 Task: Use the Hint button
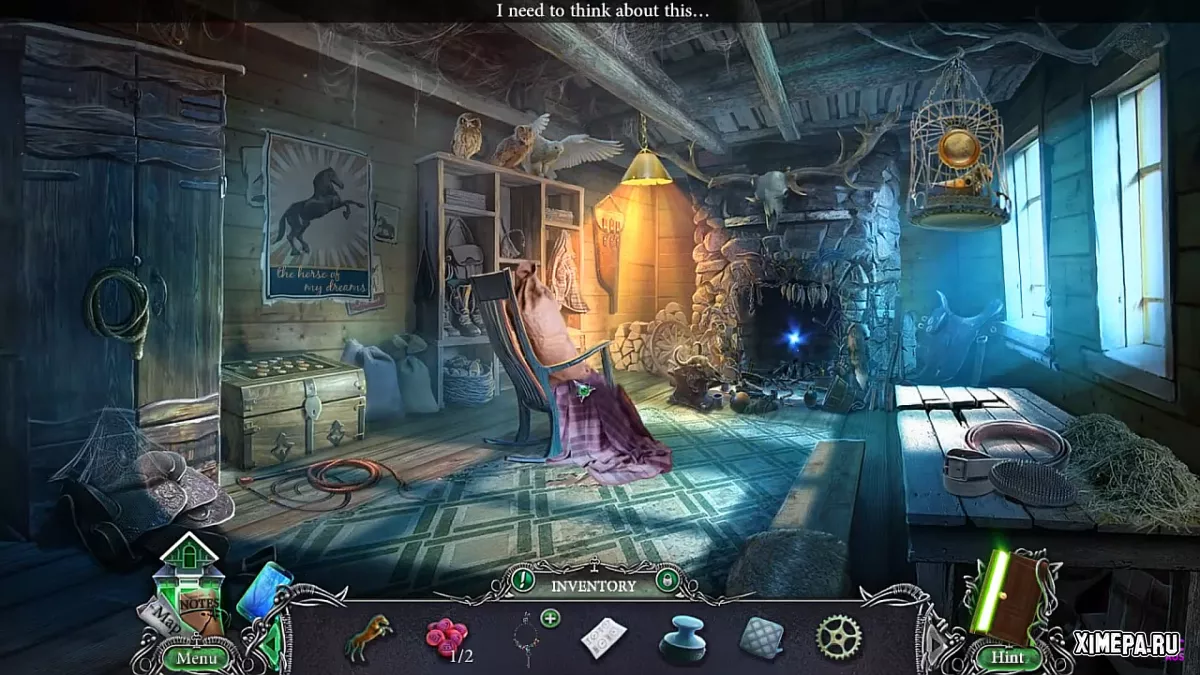point(1007,657)
